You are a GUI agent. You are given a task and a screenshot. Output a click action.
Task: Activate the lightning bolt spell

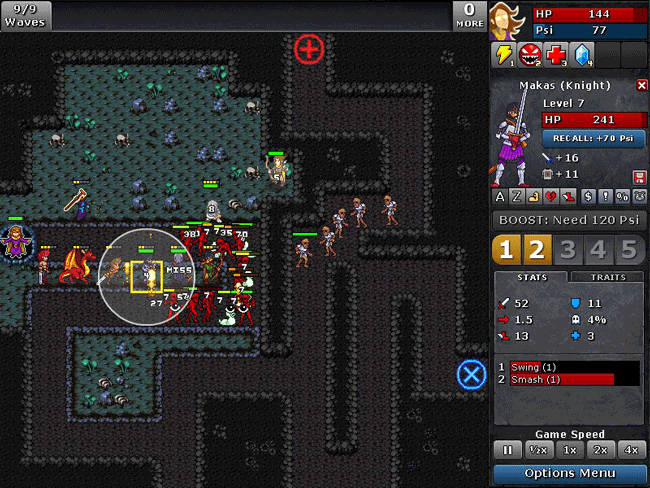pos(503,55)
